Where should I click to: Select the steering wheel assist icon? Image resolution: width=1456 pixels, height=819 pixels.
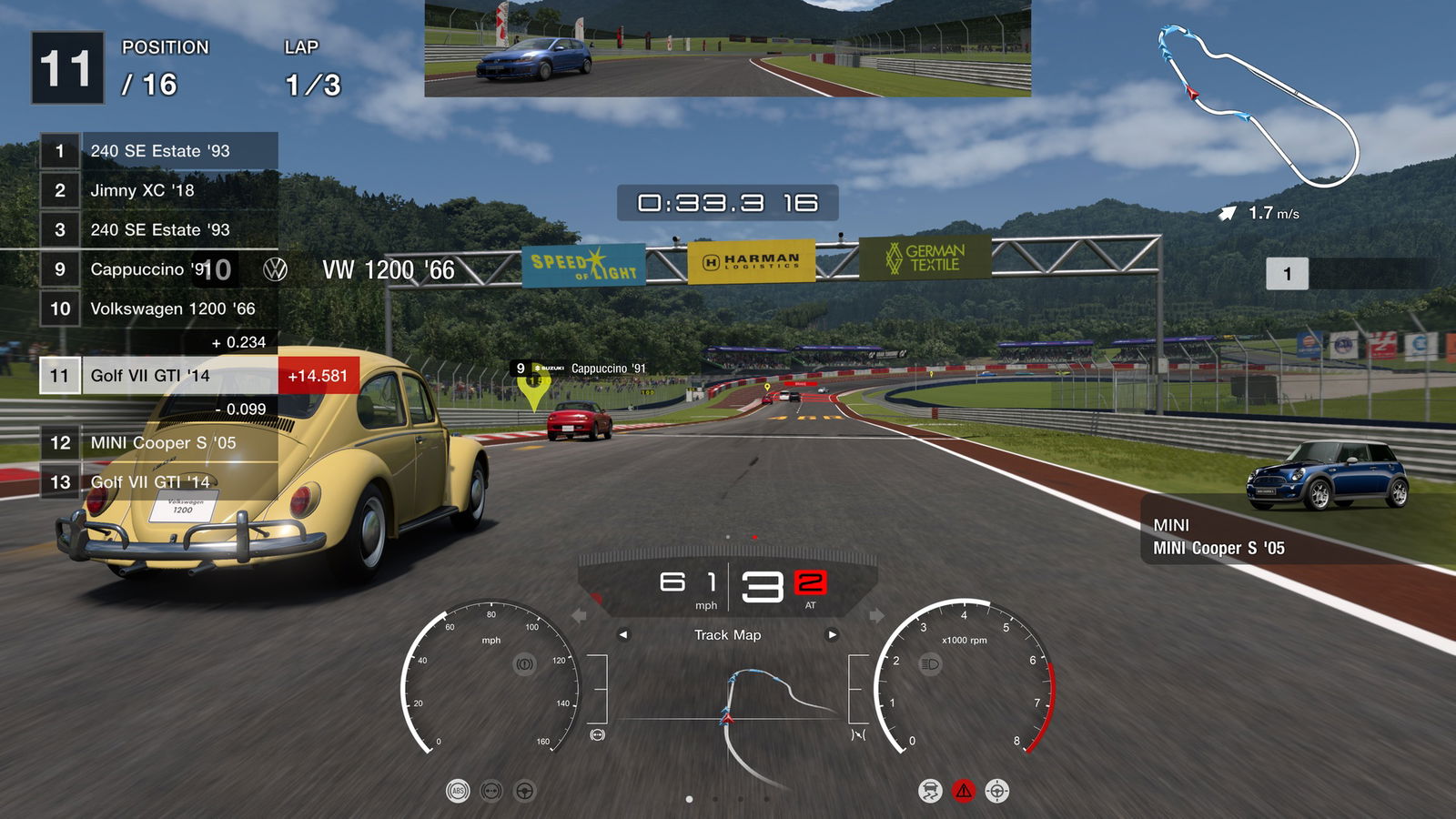pos(524,791)
